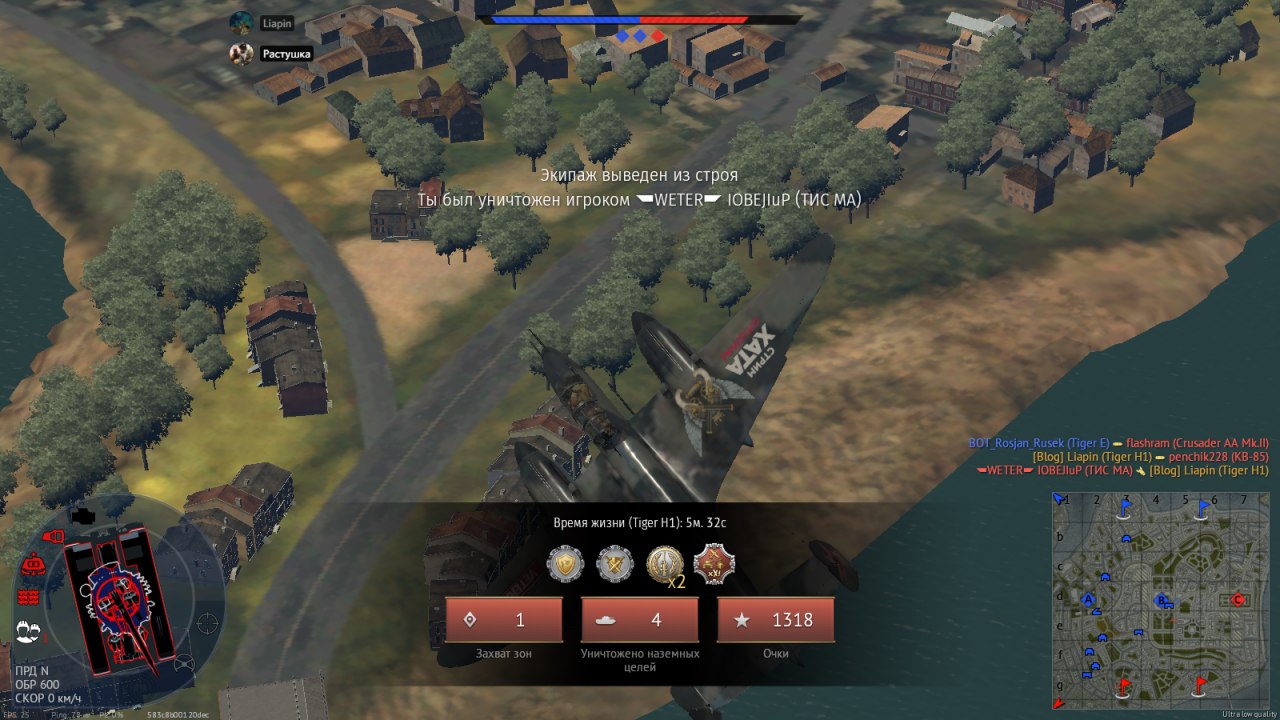The width and height of the screenshot is (1280, 720).
Task: Click capture point B on the minimap
Action: click(x=1162, y=600)
